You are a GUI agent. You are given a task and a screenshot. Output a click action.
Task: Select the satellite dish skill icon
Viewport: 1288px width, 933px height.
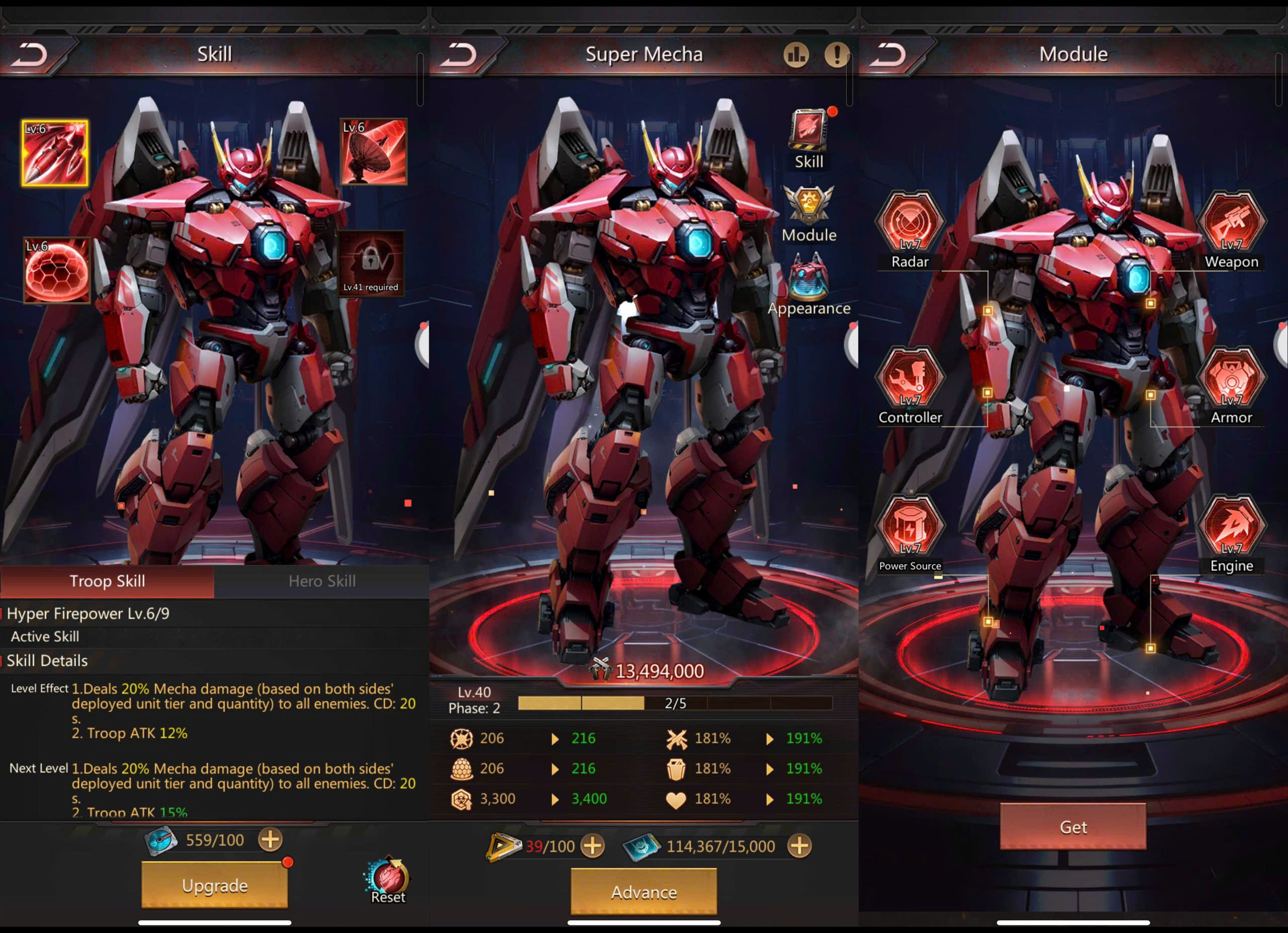(373, 151)
